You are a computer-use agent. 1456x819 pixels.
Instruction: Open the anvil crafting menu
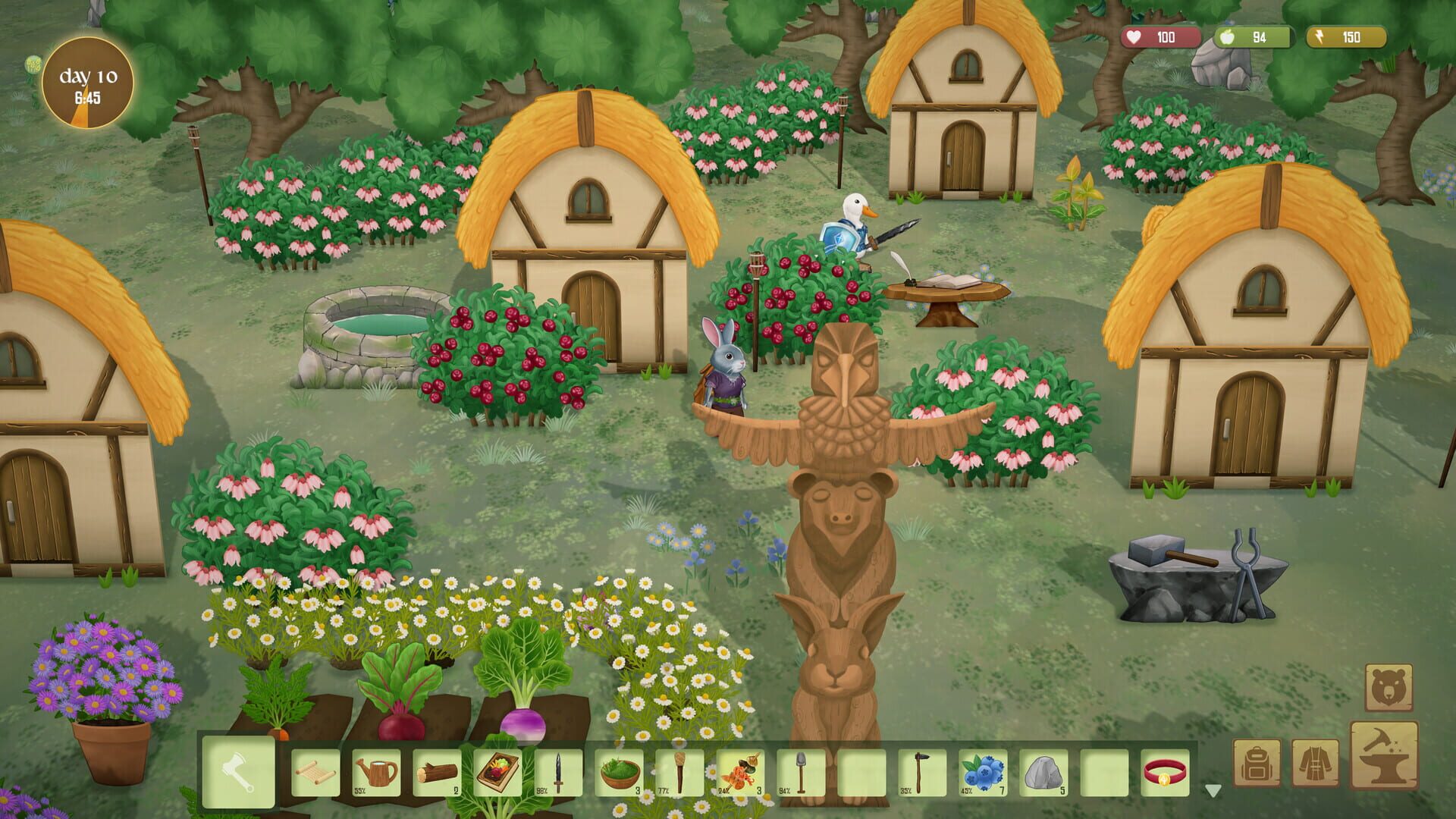point(1384,755)
